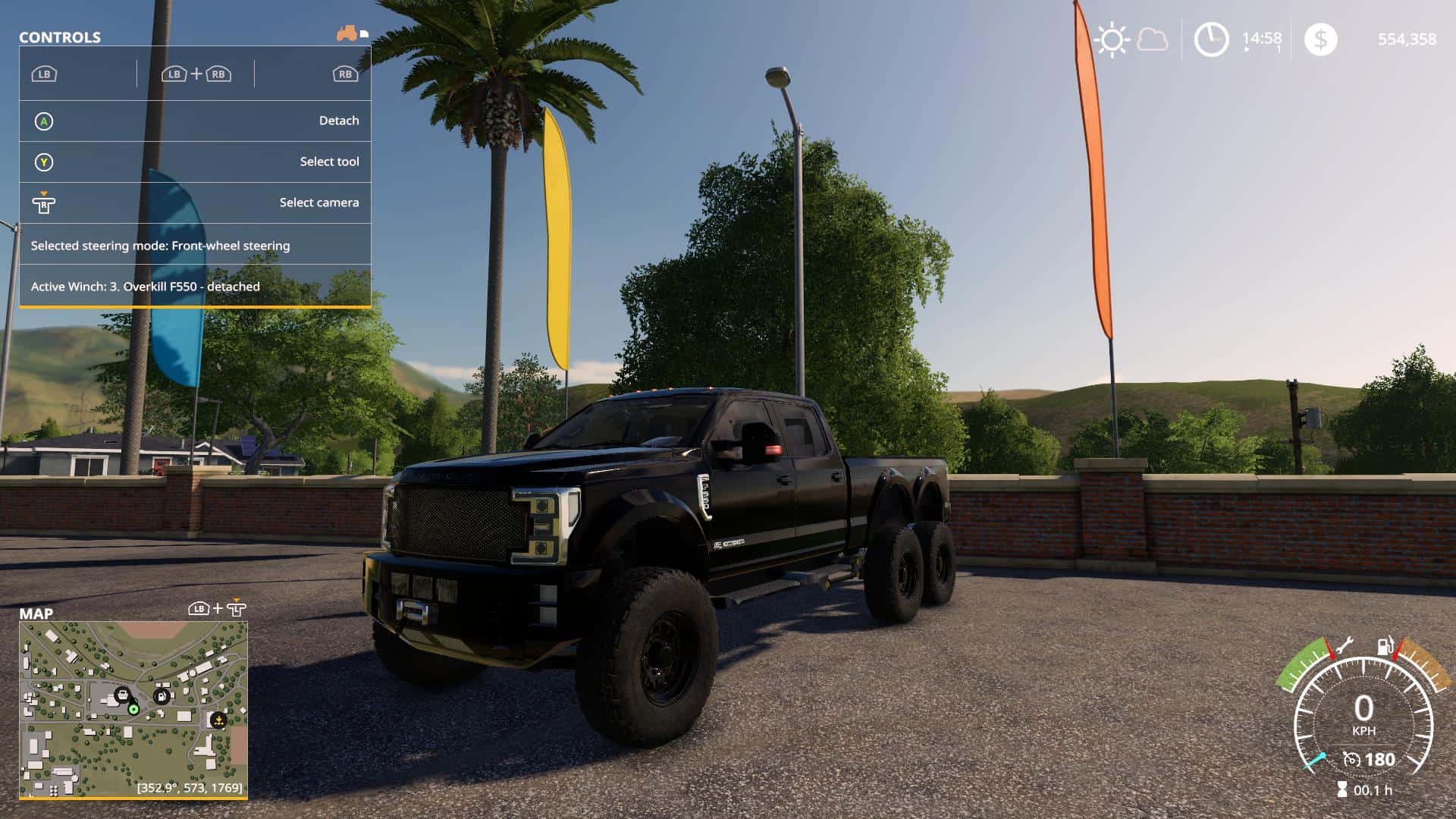Choose the Select tool control entry
The width and height of the screenshot is (1456, 819).
tap(195, 162)
